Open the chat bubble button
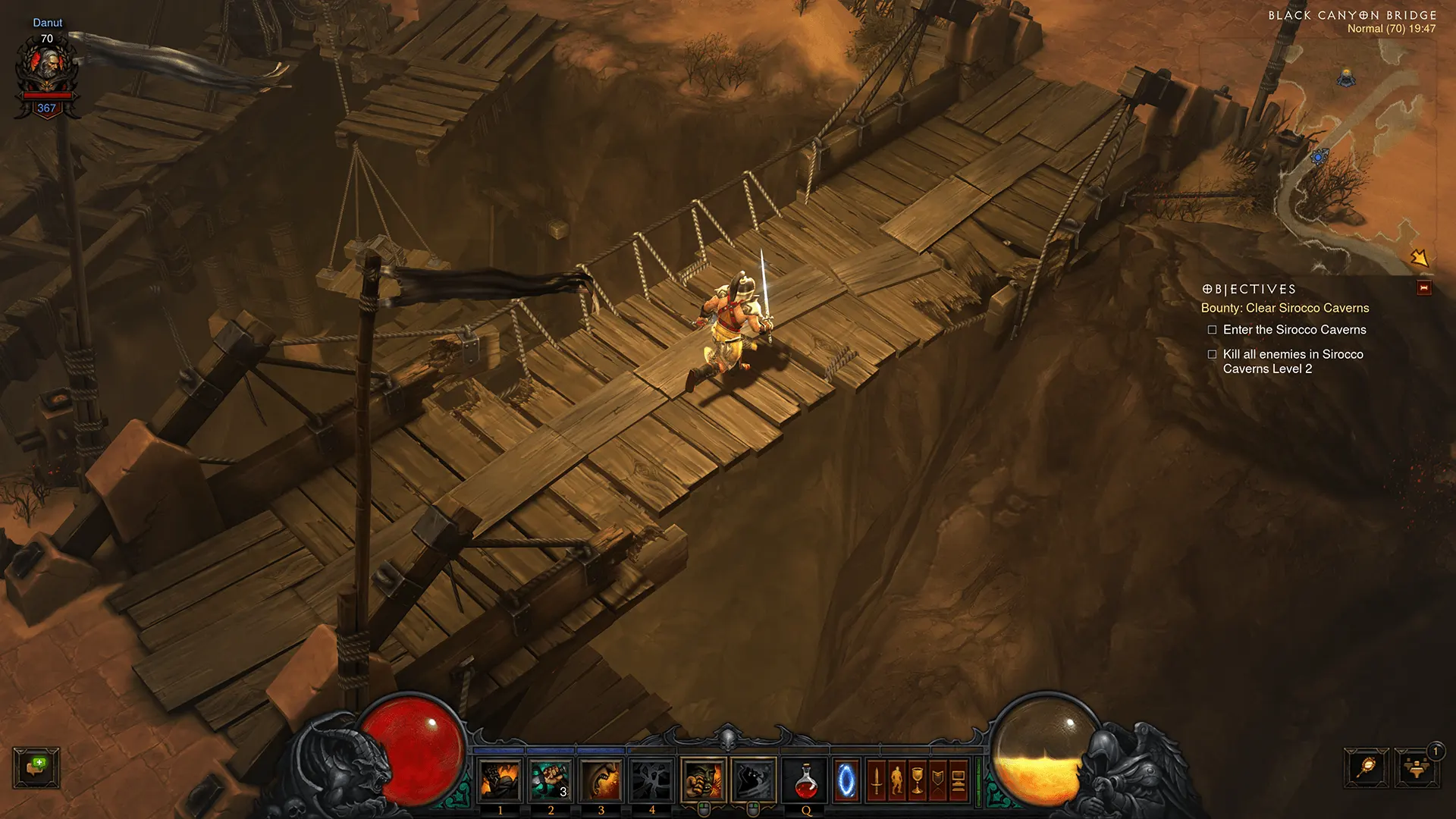The width and height of the screenshot is (1456, 819). [36, 767]
